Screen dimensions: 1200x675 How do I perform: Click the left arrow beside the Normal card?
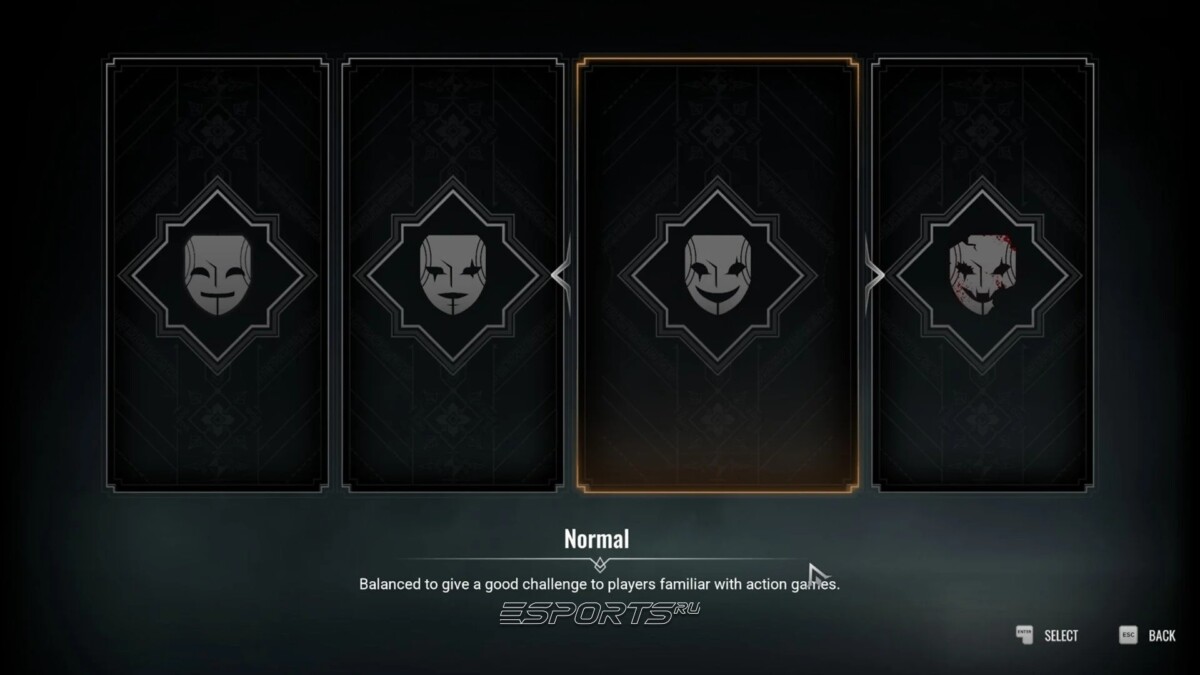[563, 274]
